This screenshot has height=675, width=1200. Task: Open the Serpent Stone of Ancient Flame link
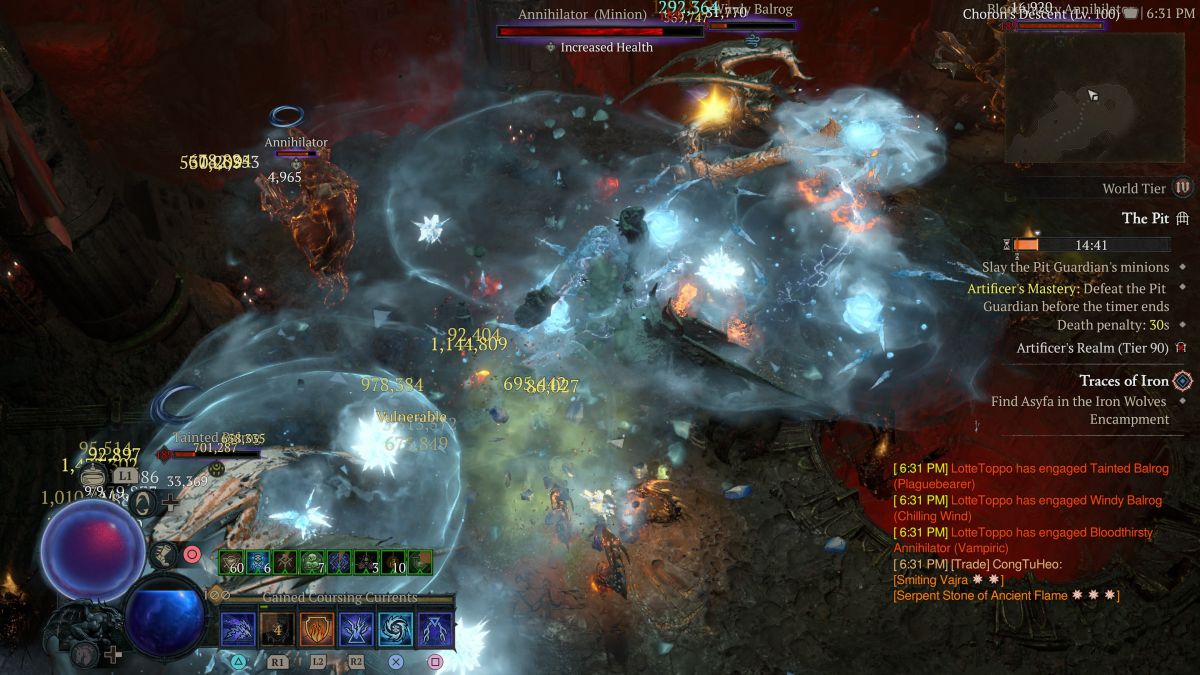point(1000,596)
